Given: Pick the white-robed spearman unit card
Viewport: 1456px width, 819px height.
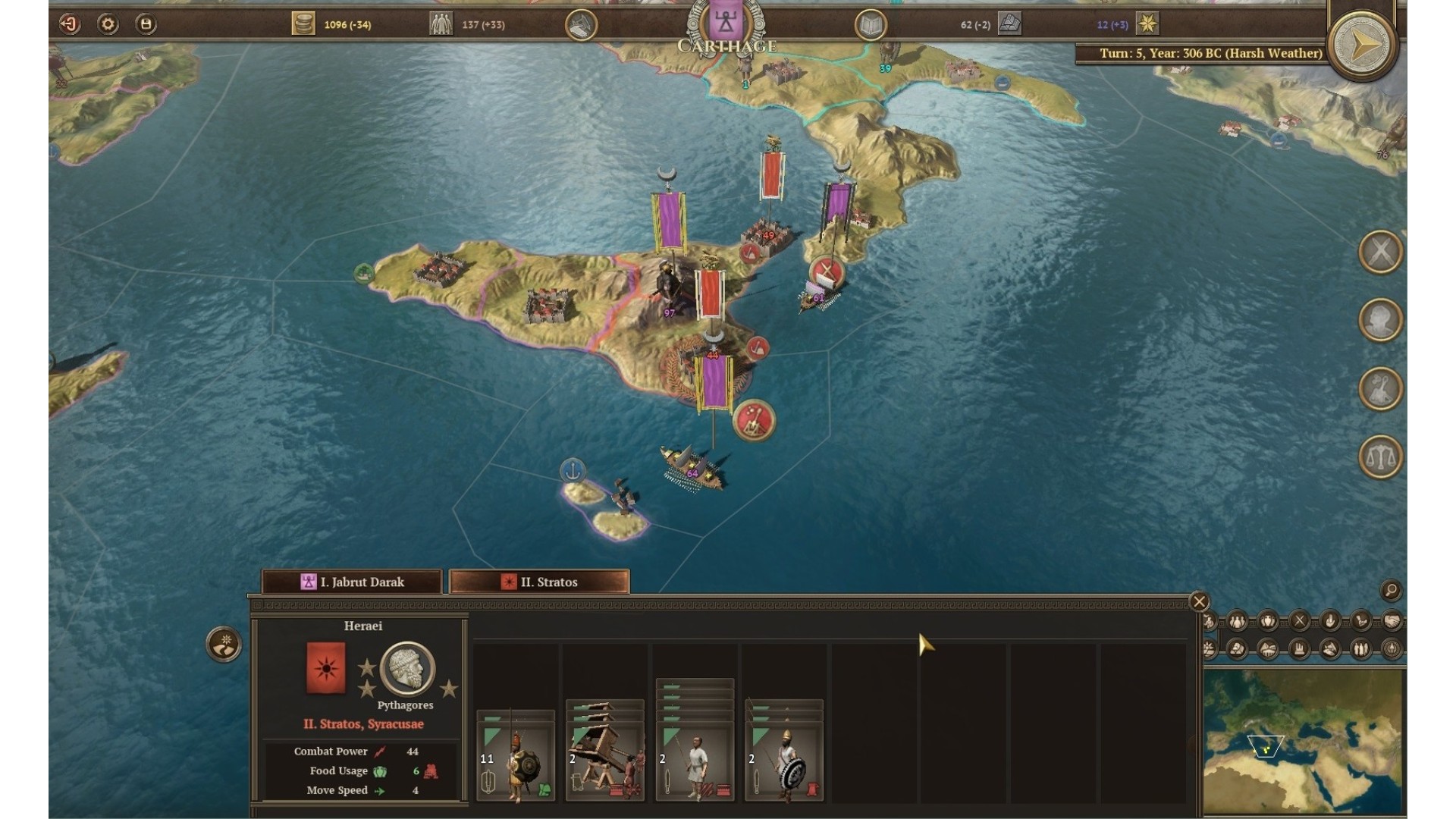Looking at the screenshot, I should 695,742.
